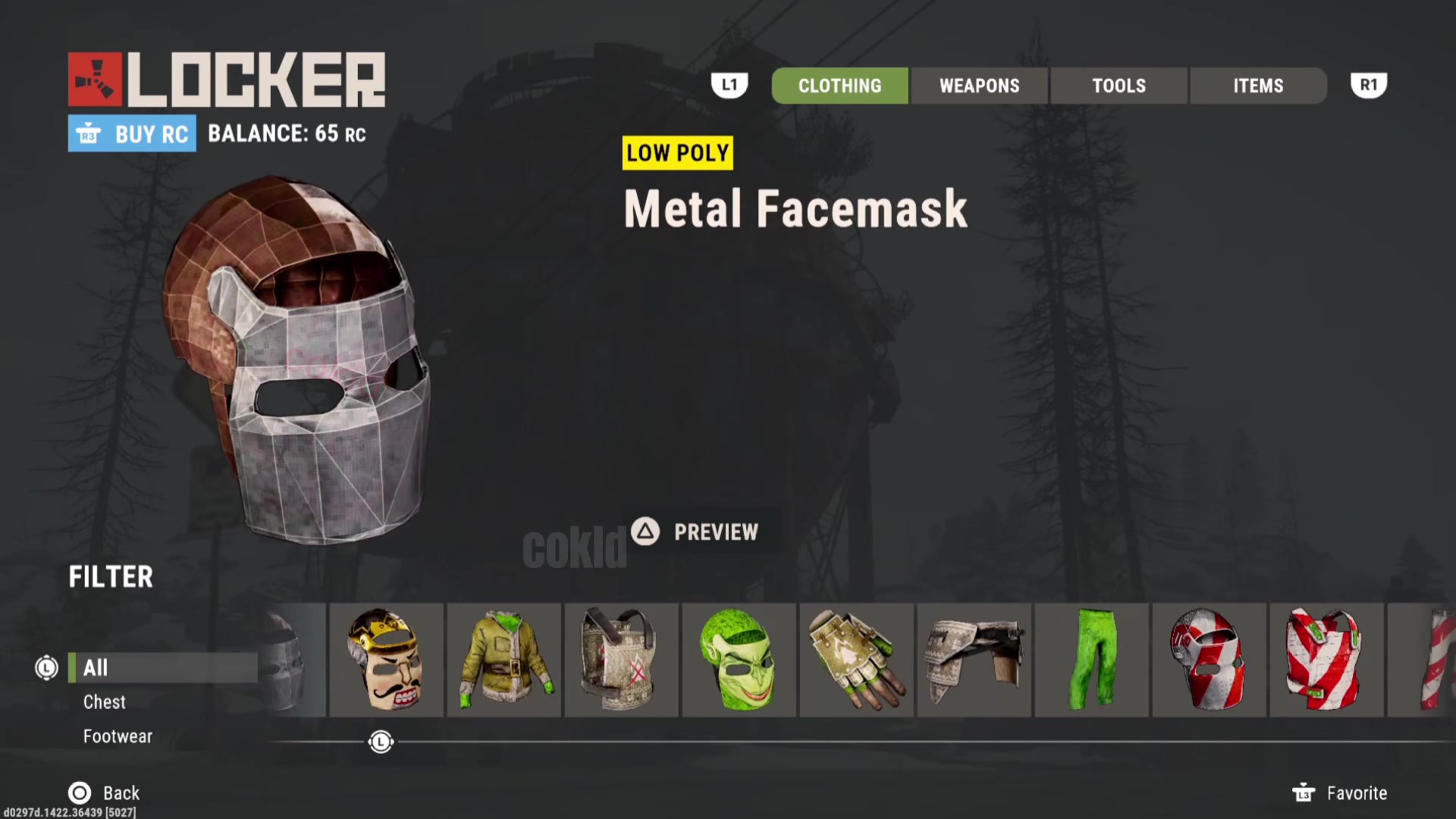Image resolution: width=1456 pixels, height=819 pixels.
Task: Switch to the Clothing tab
Action: click(x=839, y=86)
